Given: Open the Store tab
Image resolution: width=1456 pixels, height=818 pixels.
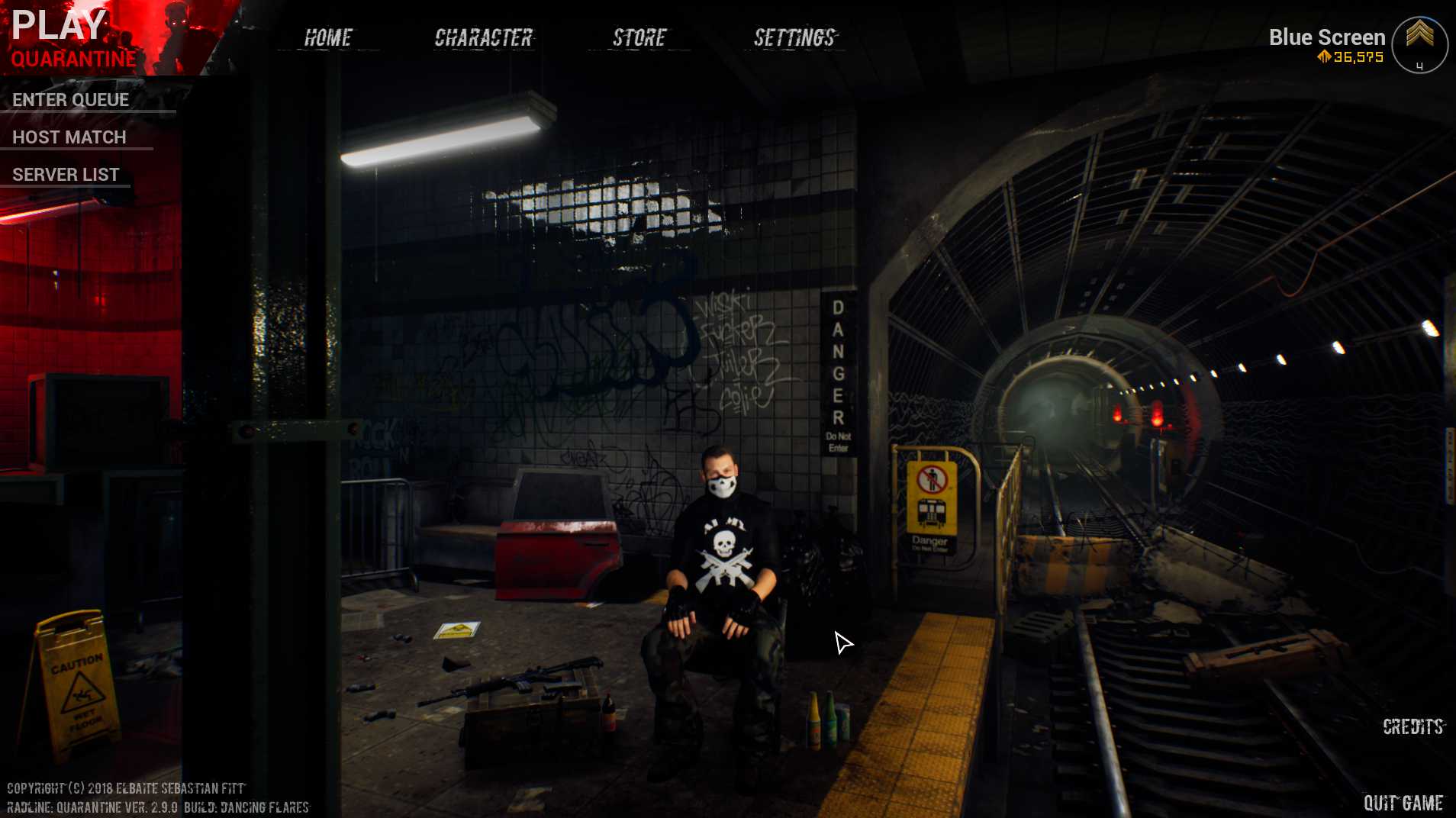Looking at the screenshot, I should coord(639,37).
